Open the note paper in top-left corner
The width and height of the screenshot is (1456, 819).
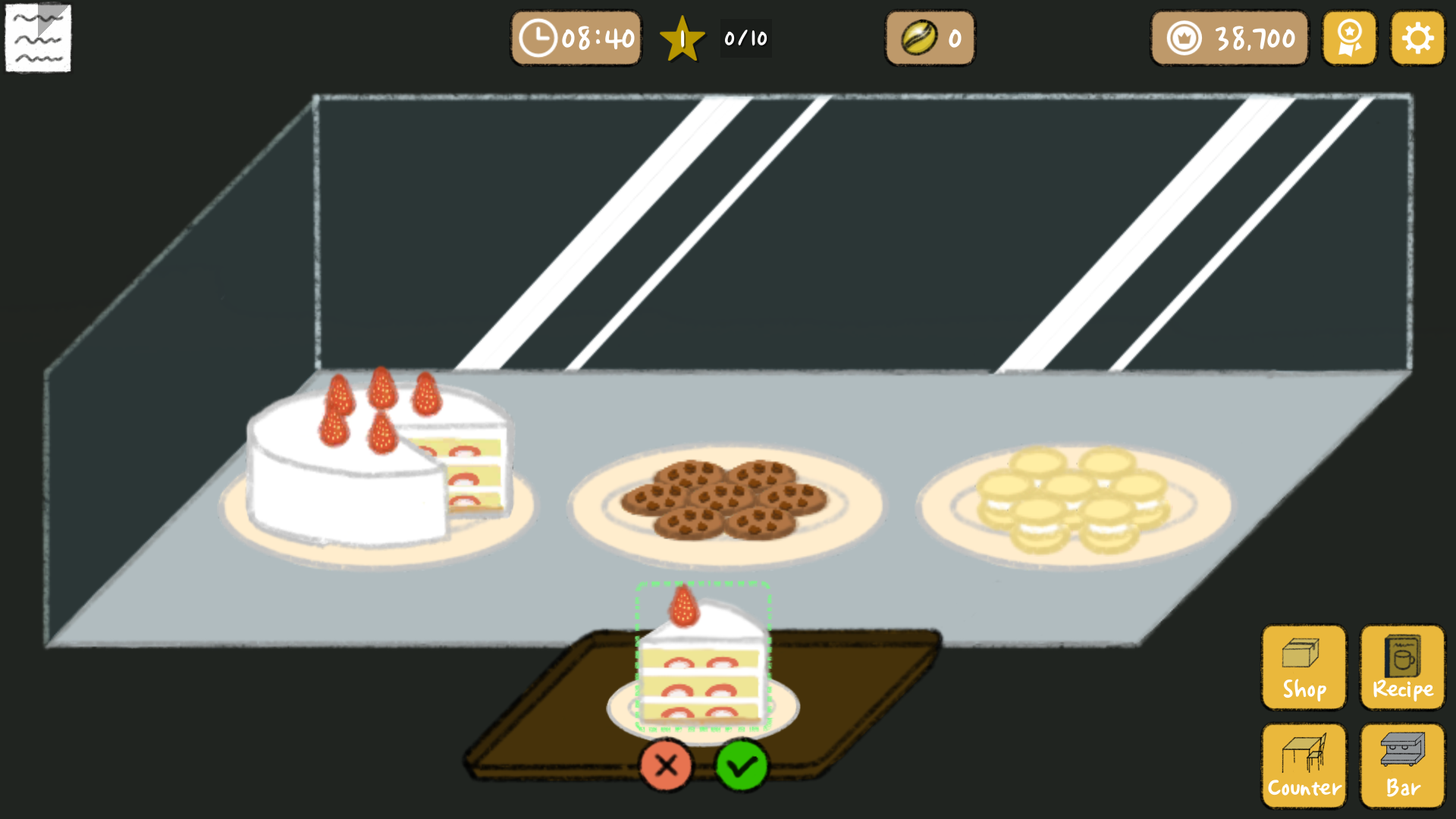[38, 38]
